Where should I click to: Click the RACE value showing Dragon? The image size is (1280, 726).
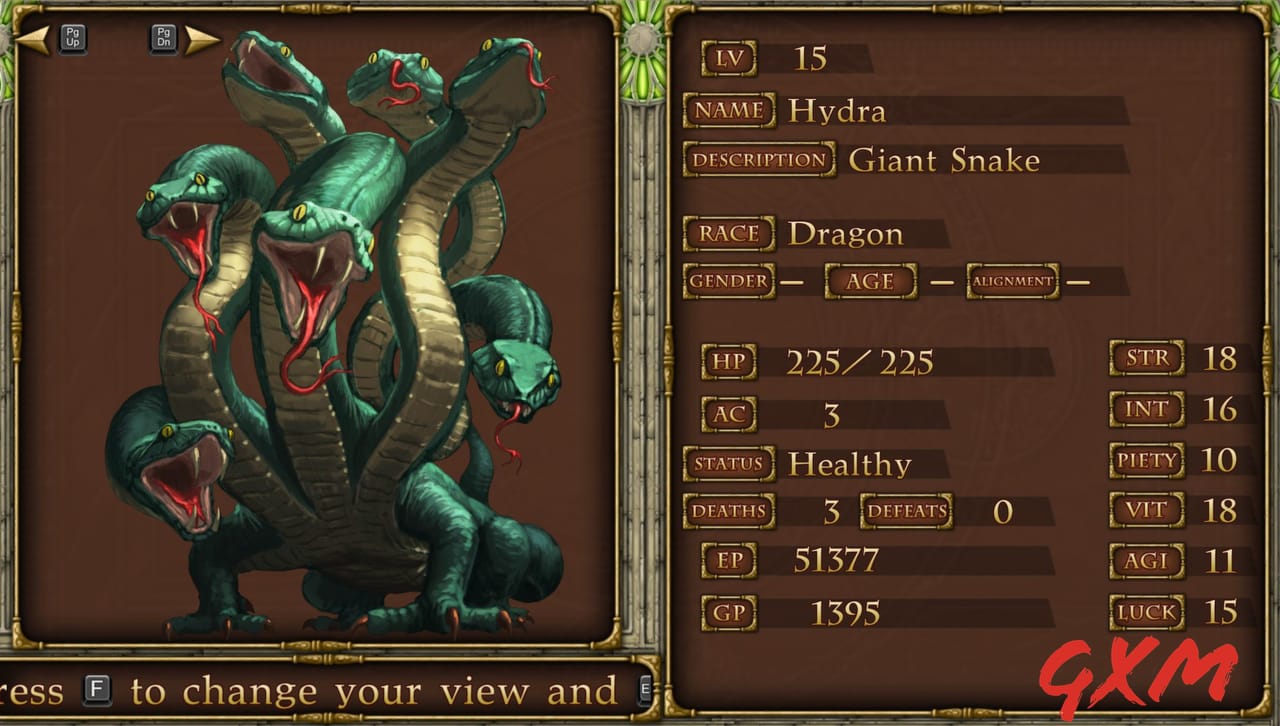tap(849, 233)
